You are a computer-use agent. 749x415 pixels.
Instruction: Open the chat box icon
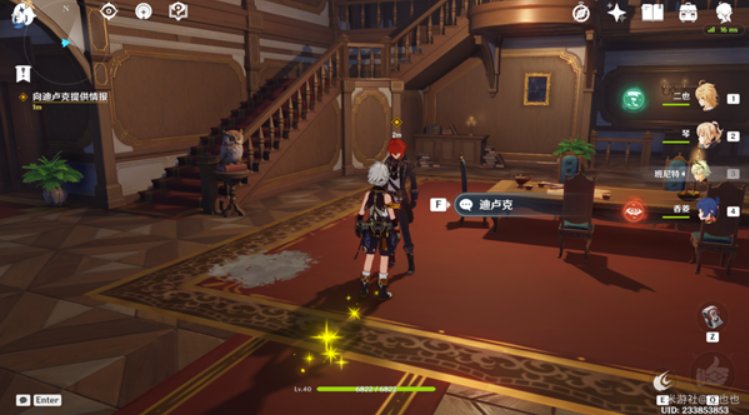22,400
